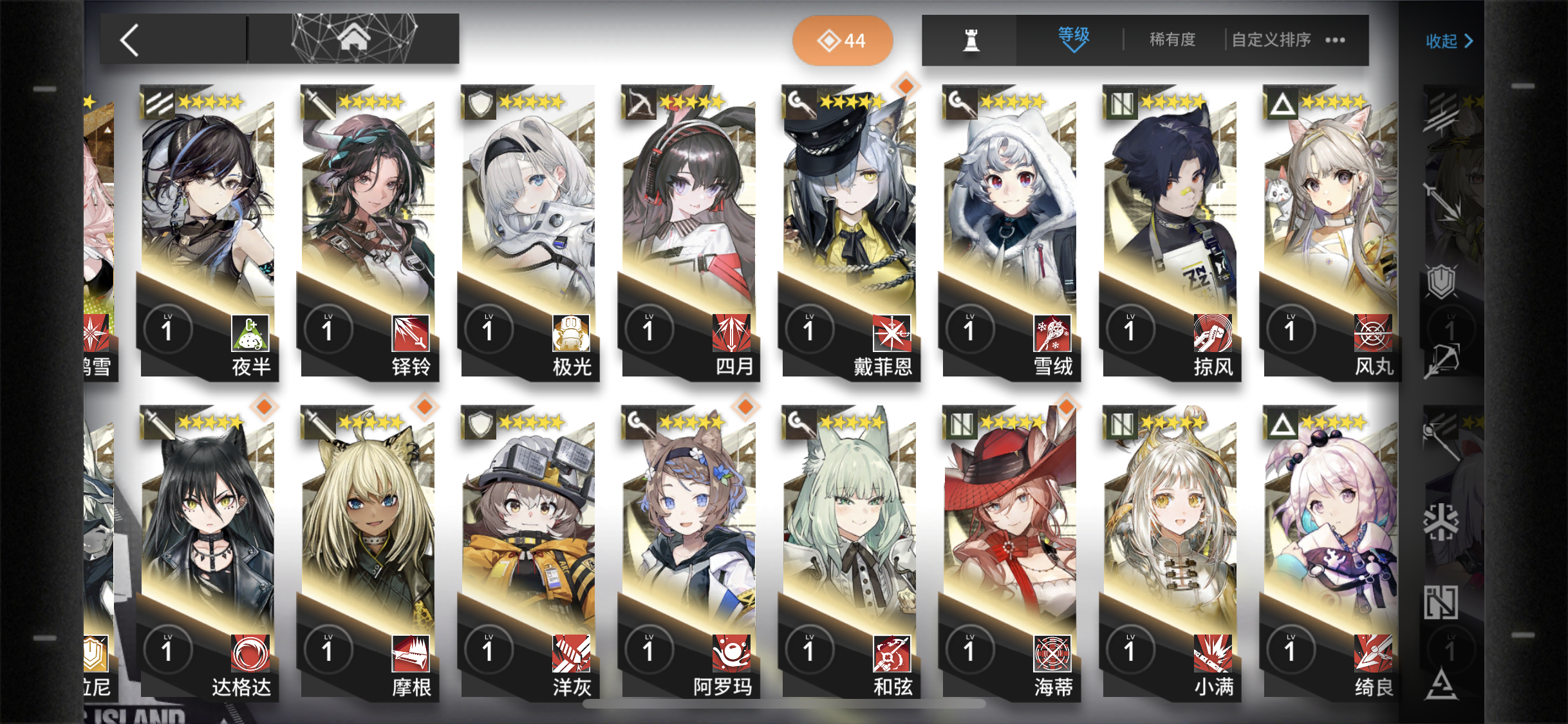Select the 等级 sorting tab
The image size is (1568, 724).
1070,33
